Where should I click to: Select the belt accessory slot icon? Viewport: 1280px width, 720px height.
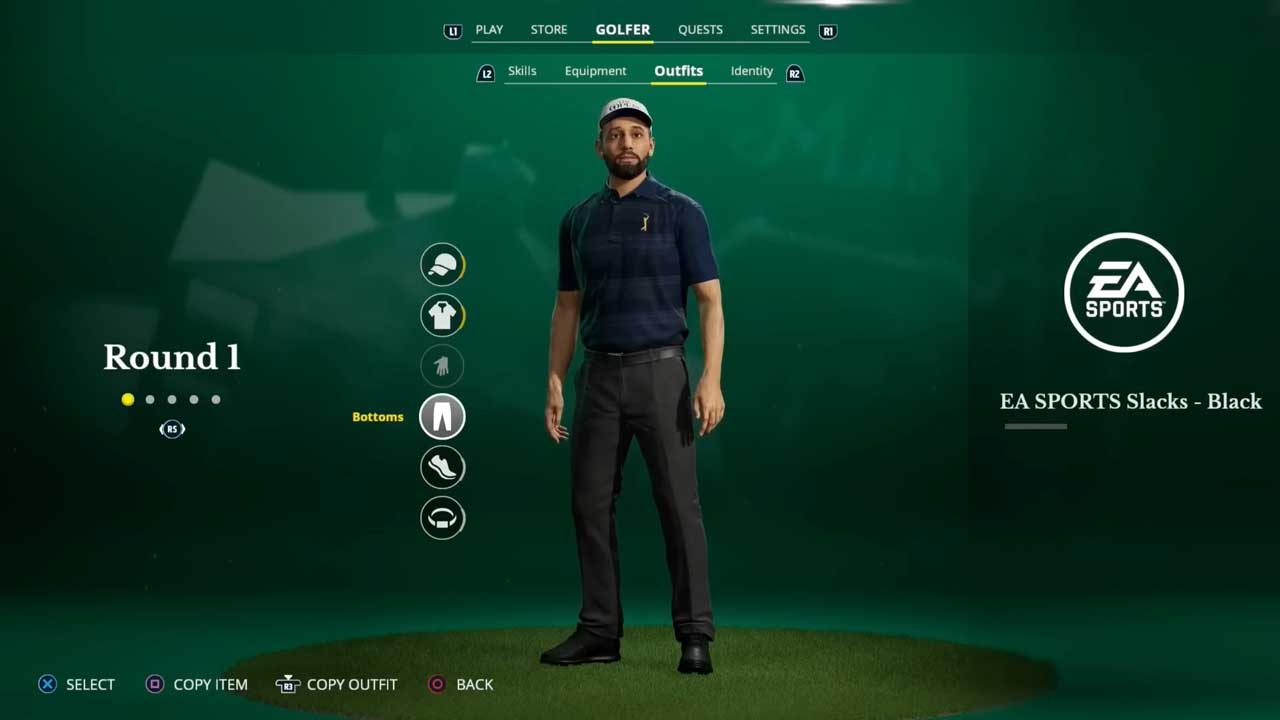tap(442, 518)
